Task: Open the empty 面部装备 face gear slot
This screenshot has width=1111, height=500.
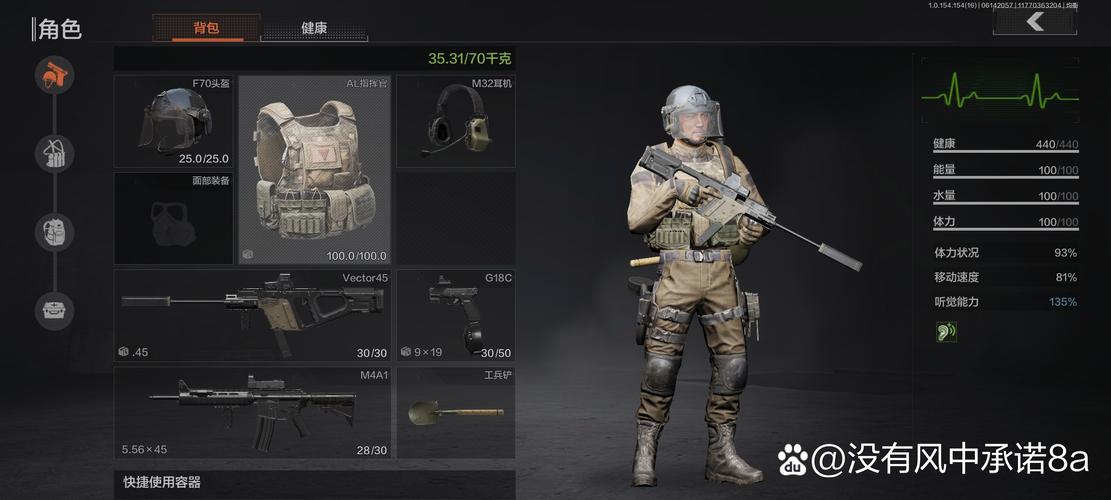Action: (x=174, y=217)
